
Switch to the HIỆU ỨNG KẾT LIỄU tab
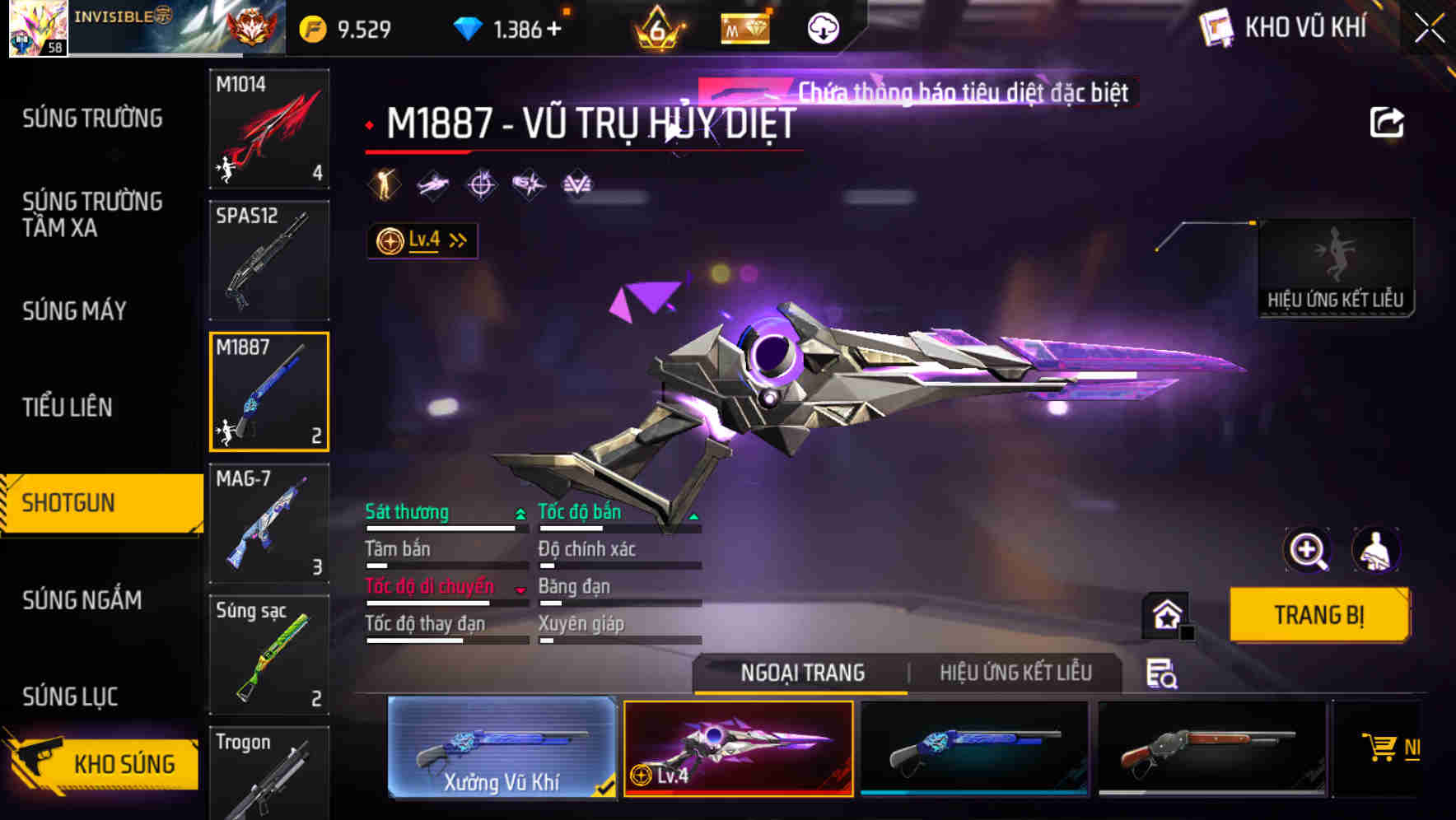pos(1017,673)
